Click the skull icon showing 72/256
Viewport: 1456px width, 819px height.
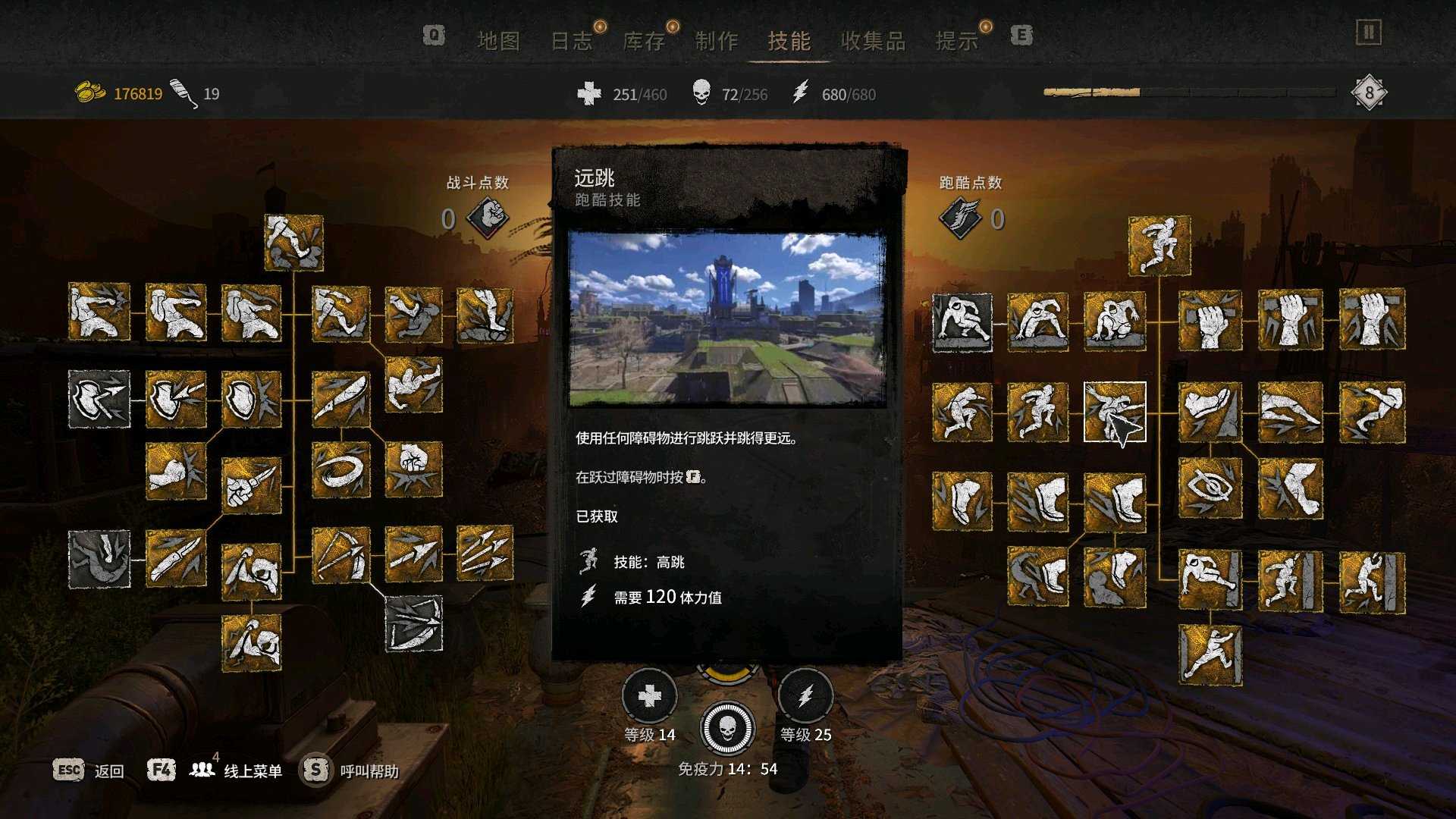click(701, 94)
